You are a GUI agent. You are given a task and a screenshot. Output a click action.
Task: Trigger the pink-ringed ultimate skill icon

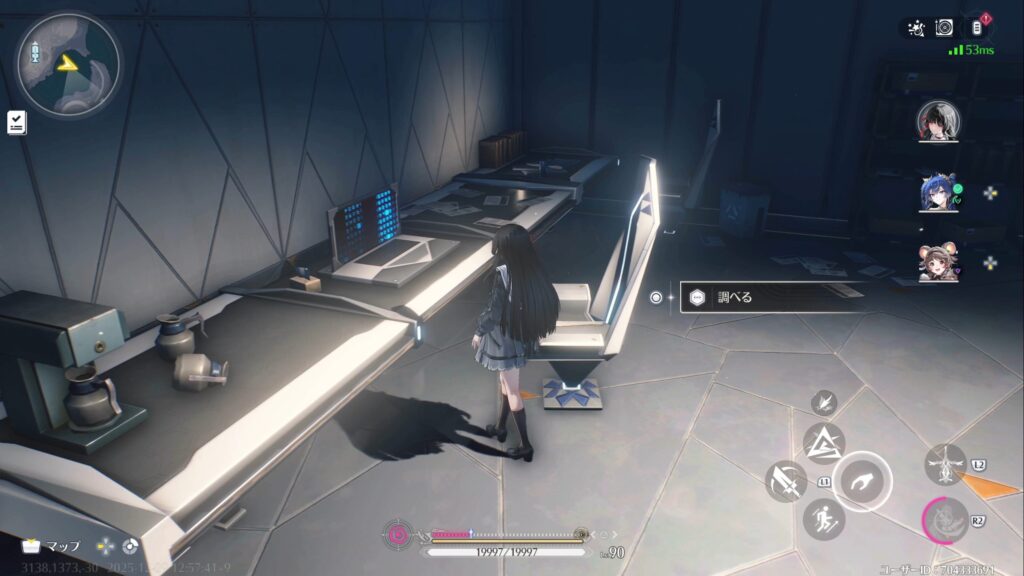[x=943, y=520]
